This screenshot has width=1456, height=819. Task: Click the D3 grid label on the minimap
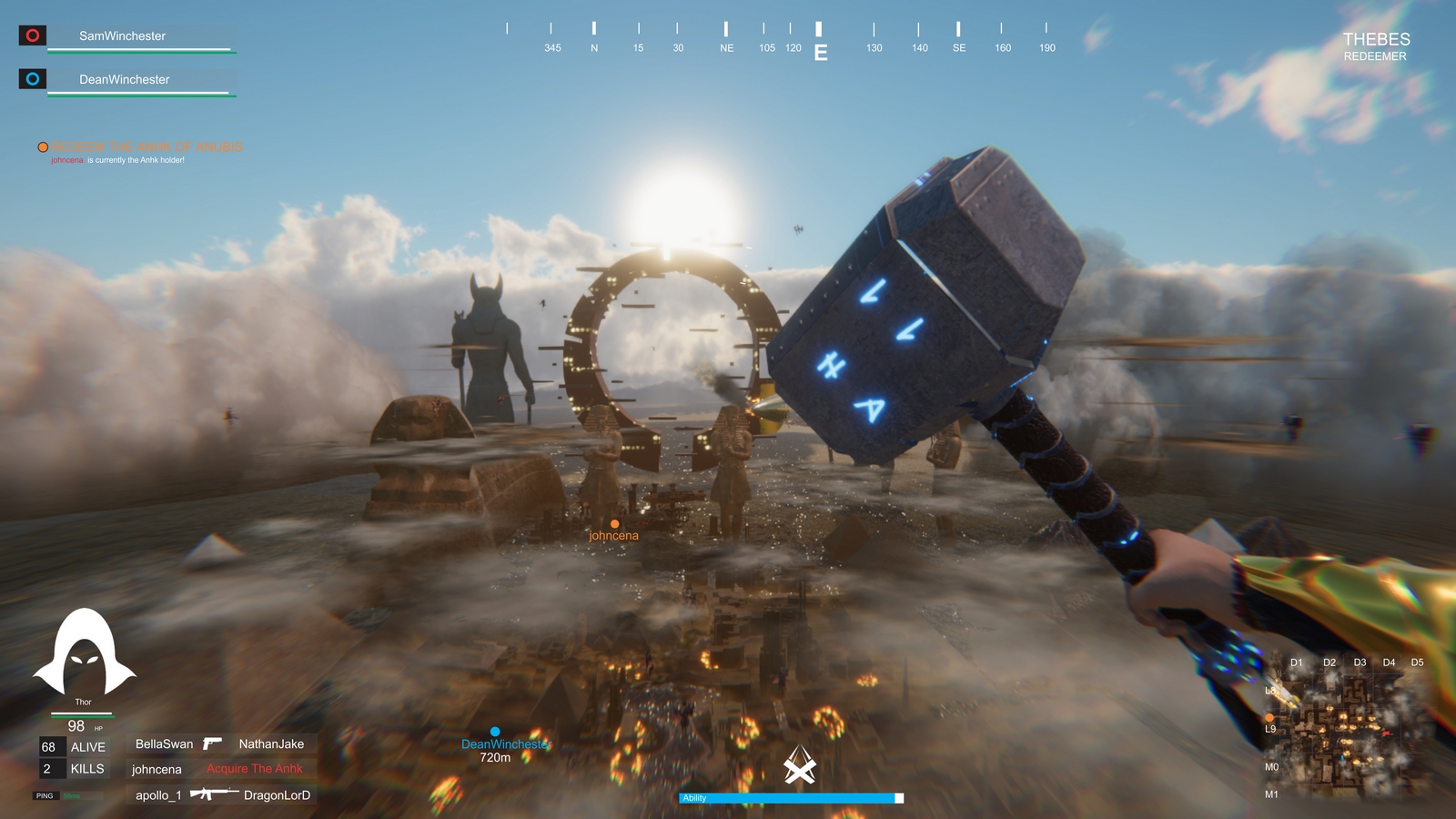point(1360,662)
